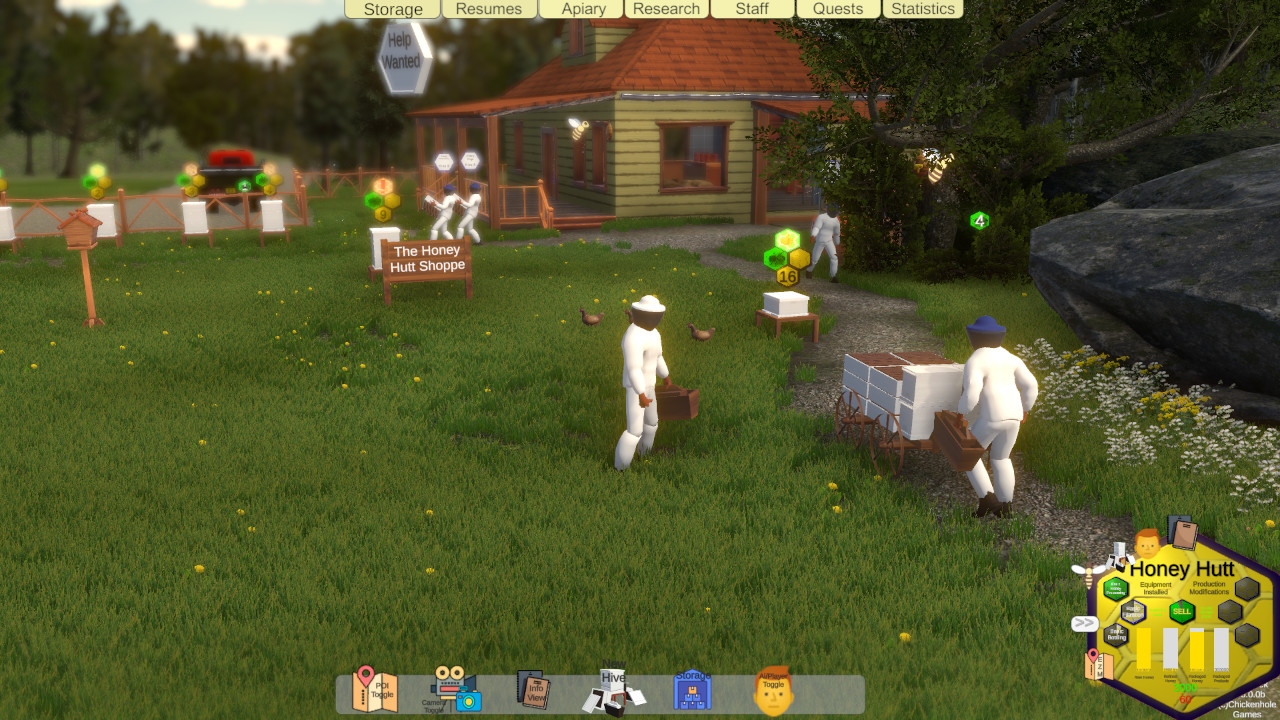1280x720 pixels.
Task: Open the Basic Filtration equipment hexagon
Action: tap(1135, 610)
